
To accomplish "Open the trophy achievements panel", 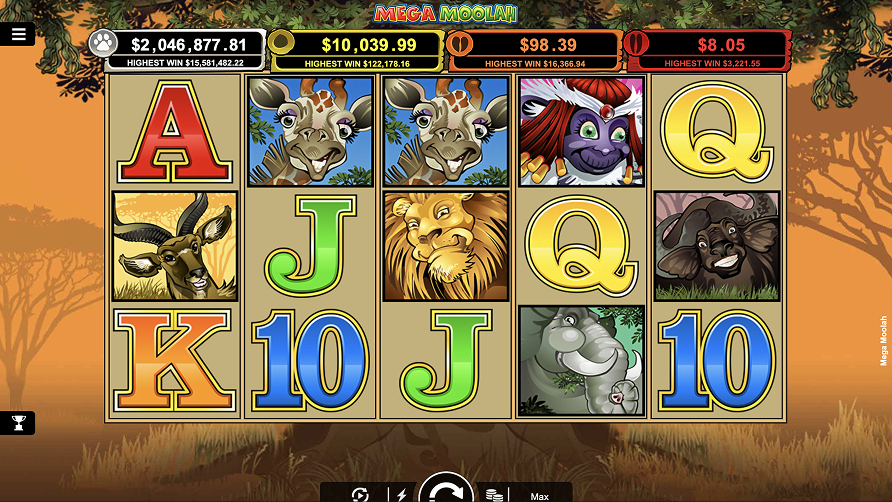I will coord(18,423).
